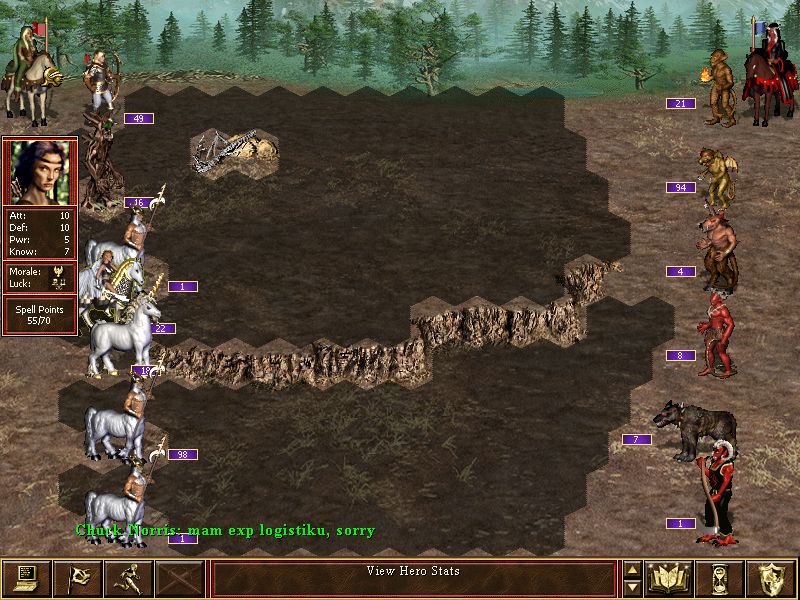Open the spellbook to cast a spell
The height and width of the screenshot is (600, 800).
(x=669, y=578)
